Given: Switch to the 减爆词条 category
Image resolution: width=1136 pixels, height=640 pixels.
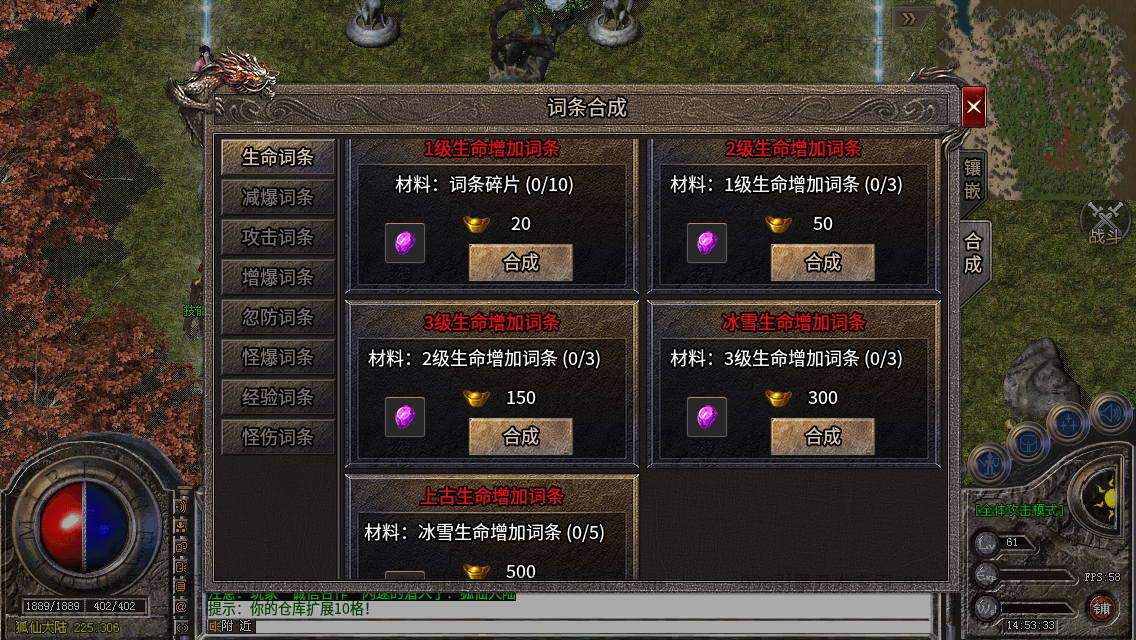Looking at the screenshot, I should [278, 198].
